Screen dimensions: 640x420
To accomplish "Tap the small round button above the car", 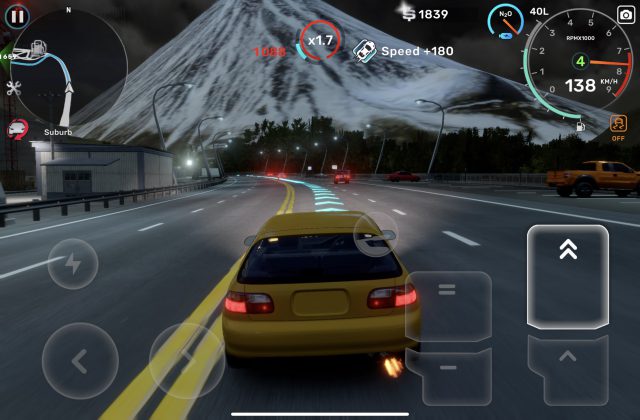I will (x=375, y=235).
